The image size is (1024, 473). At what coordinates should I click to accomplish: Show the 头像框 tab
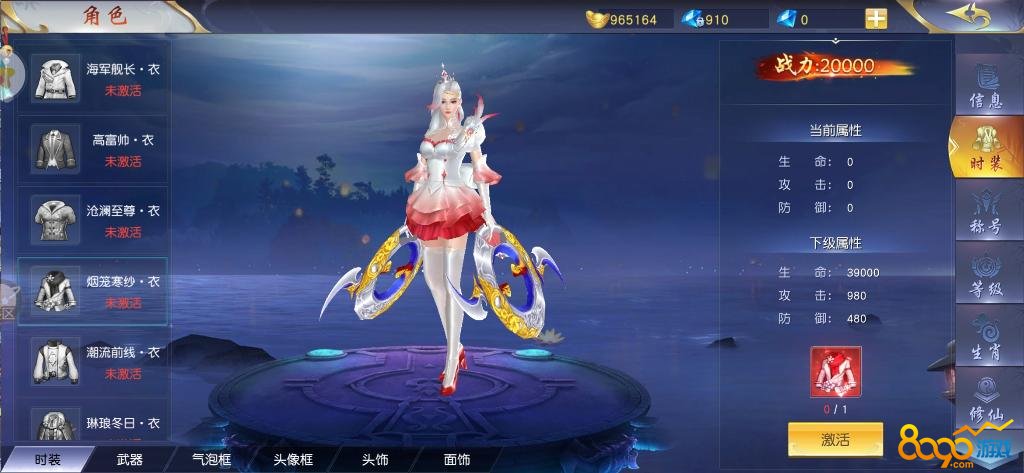coord(294,460)
